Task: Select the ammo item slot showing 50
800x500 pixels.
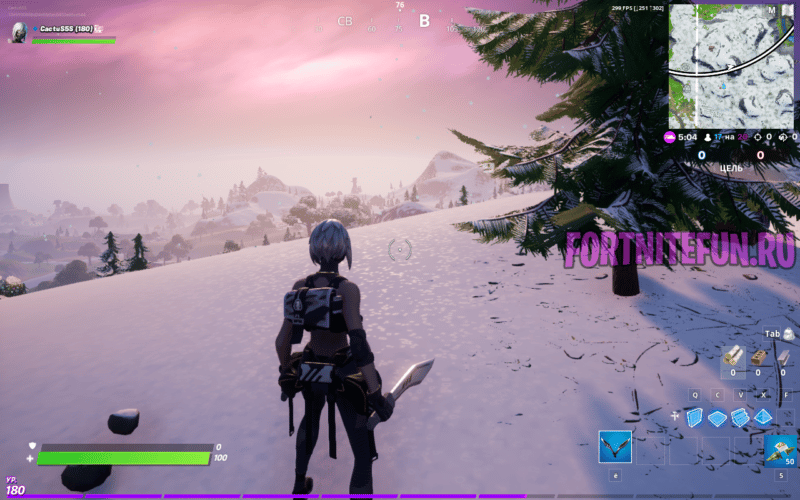Action: [780, 449]
